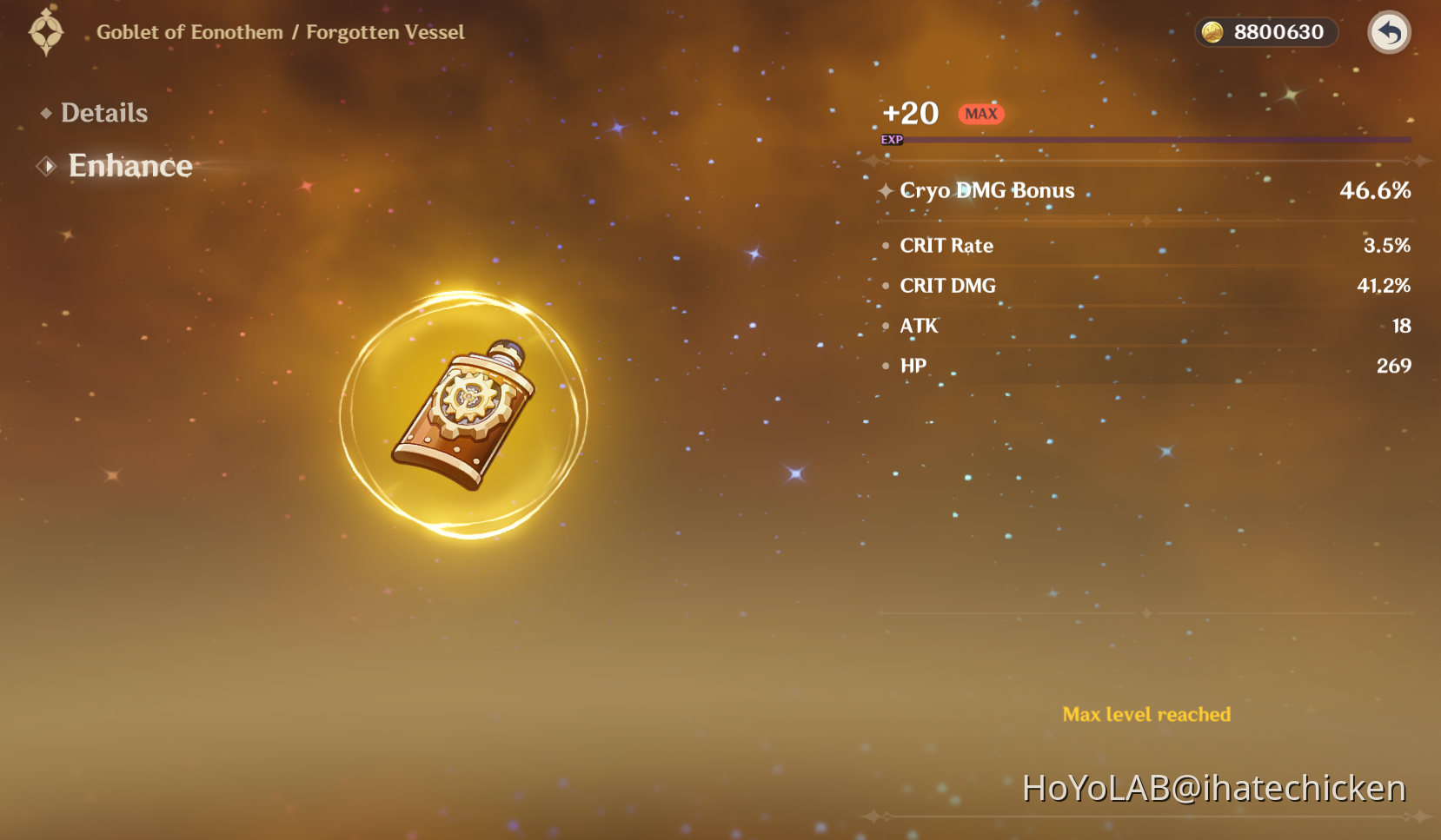The image size is (1441, 840).
Task: Click the MAX badge next to +20
Action: (x=980, y=113)
